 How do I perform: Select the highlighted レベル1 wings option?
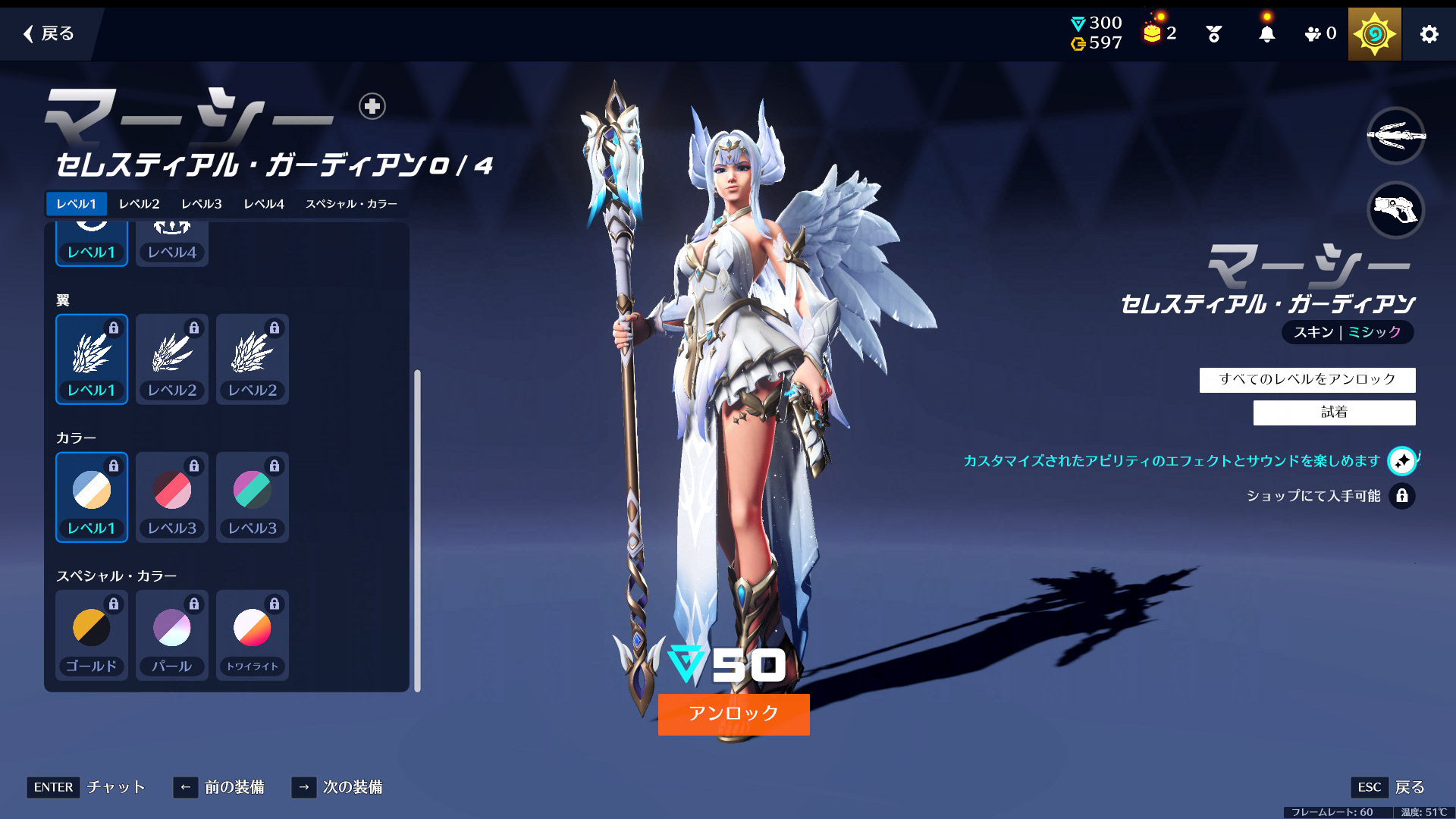(x=92, y=359)
